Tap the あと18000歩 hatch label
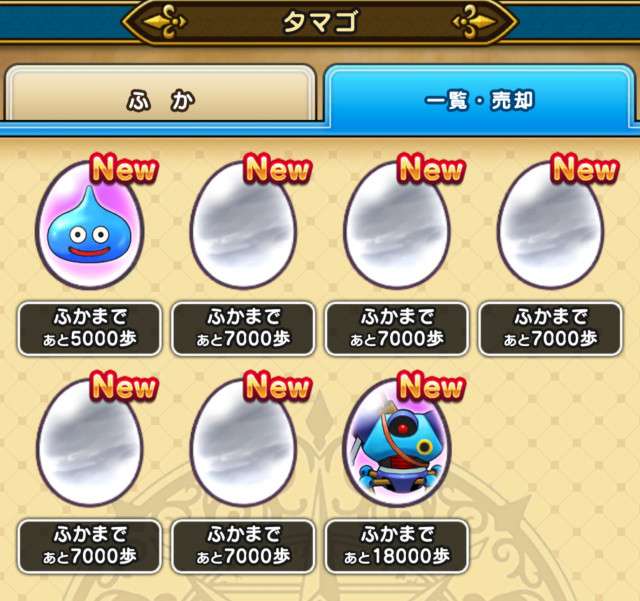The height and width of the screenshot is (601, 640). point(396,546)
